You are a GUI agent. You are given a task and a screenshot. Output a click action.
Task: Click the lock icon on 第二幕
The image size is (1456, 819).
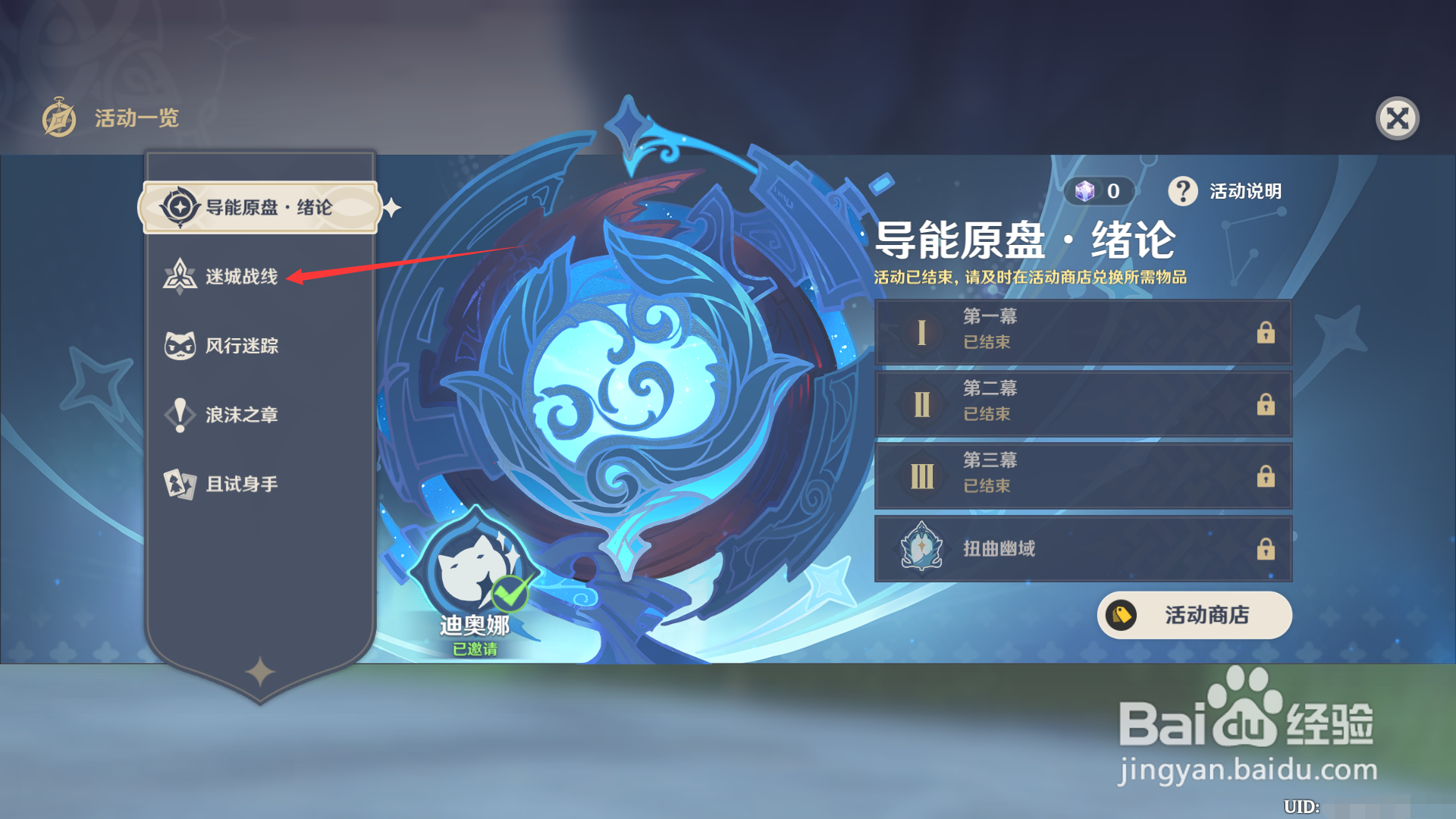pos(1266,405)
